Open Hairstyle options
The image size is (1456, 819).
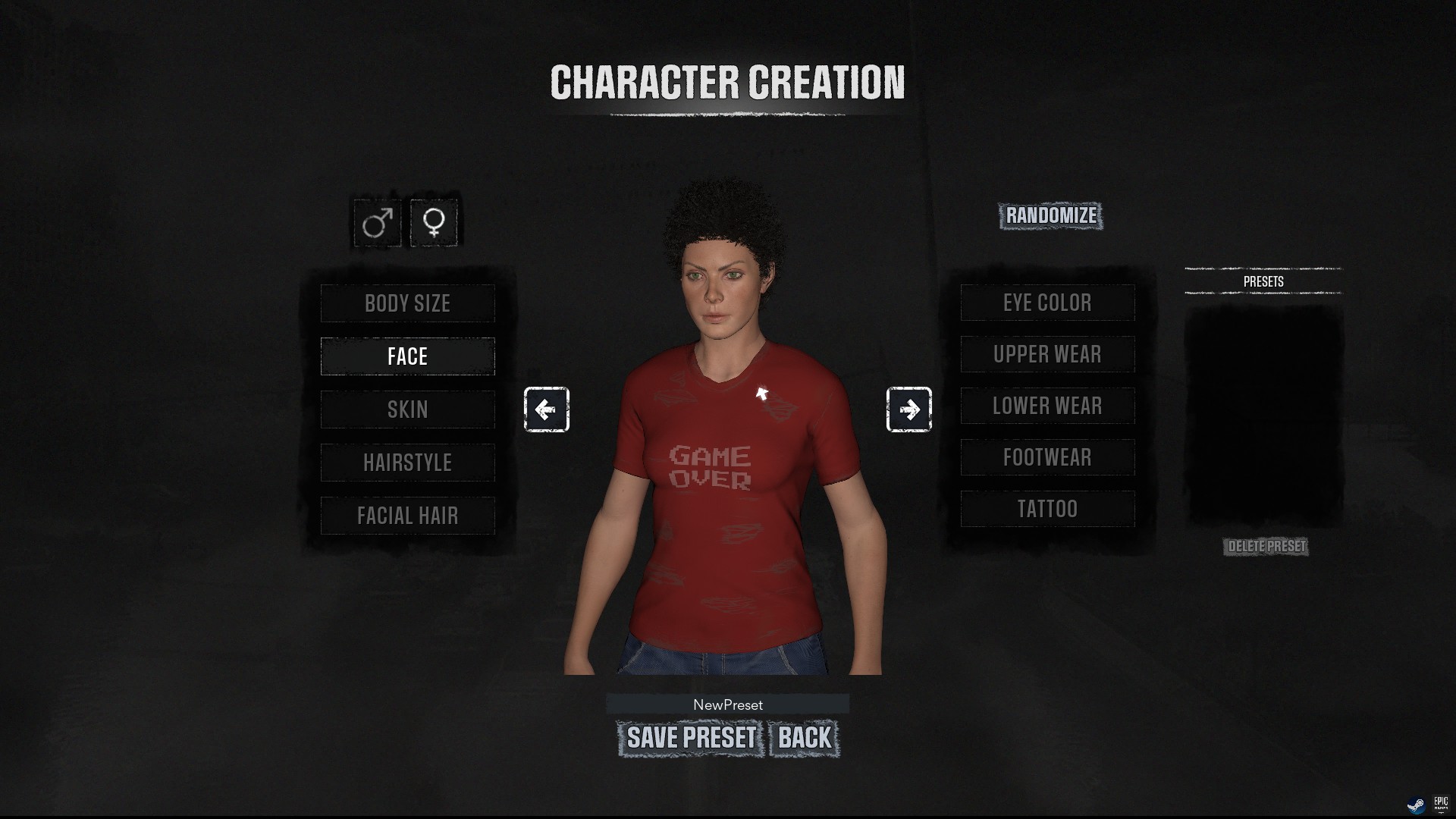[407, 463]
